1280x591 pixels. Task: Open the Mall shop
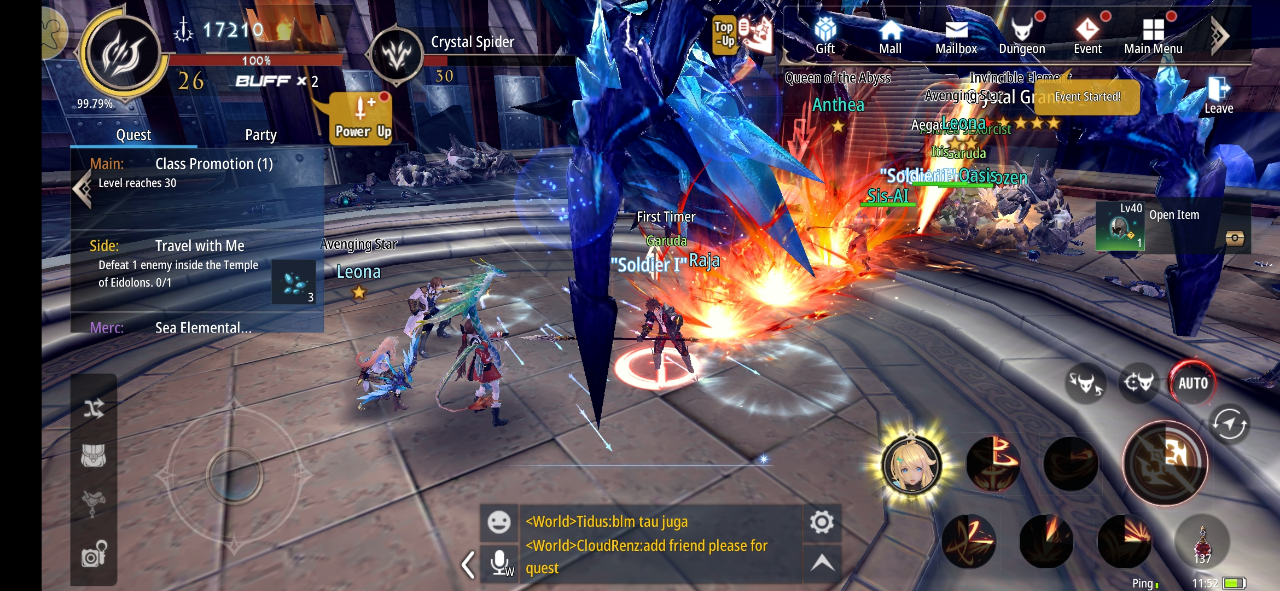890,34
